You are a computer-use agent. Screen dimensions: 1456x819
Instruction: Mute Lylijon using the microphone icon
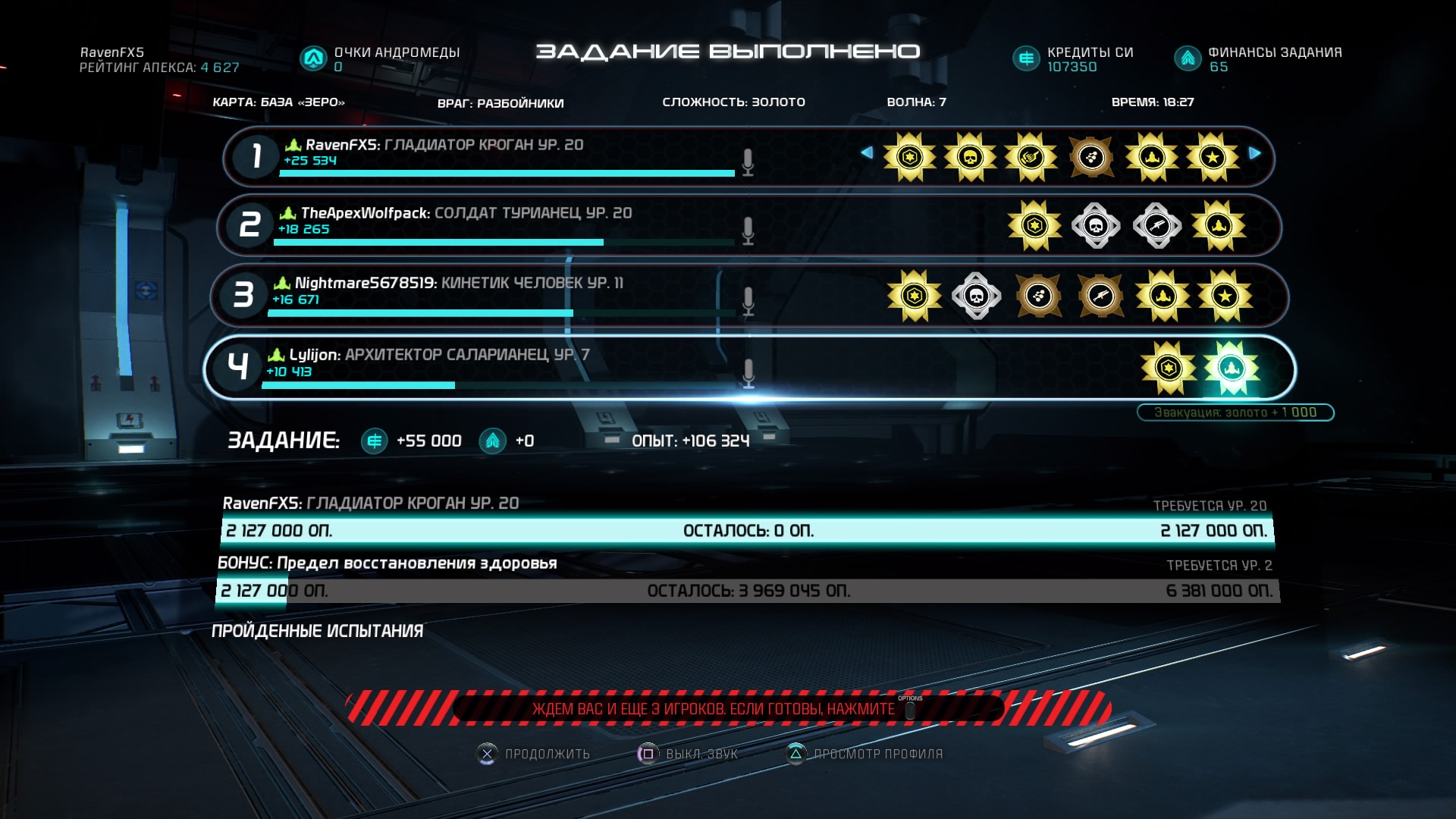coord(748,372)
